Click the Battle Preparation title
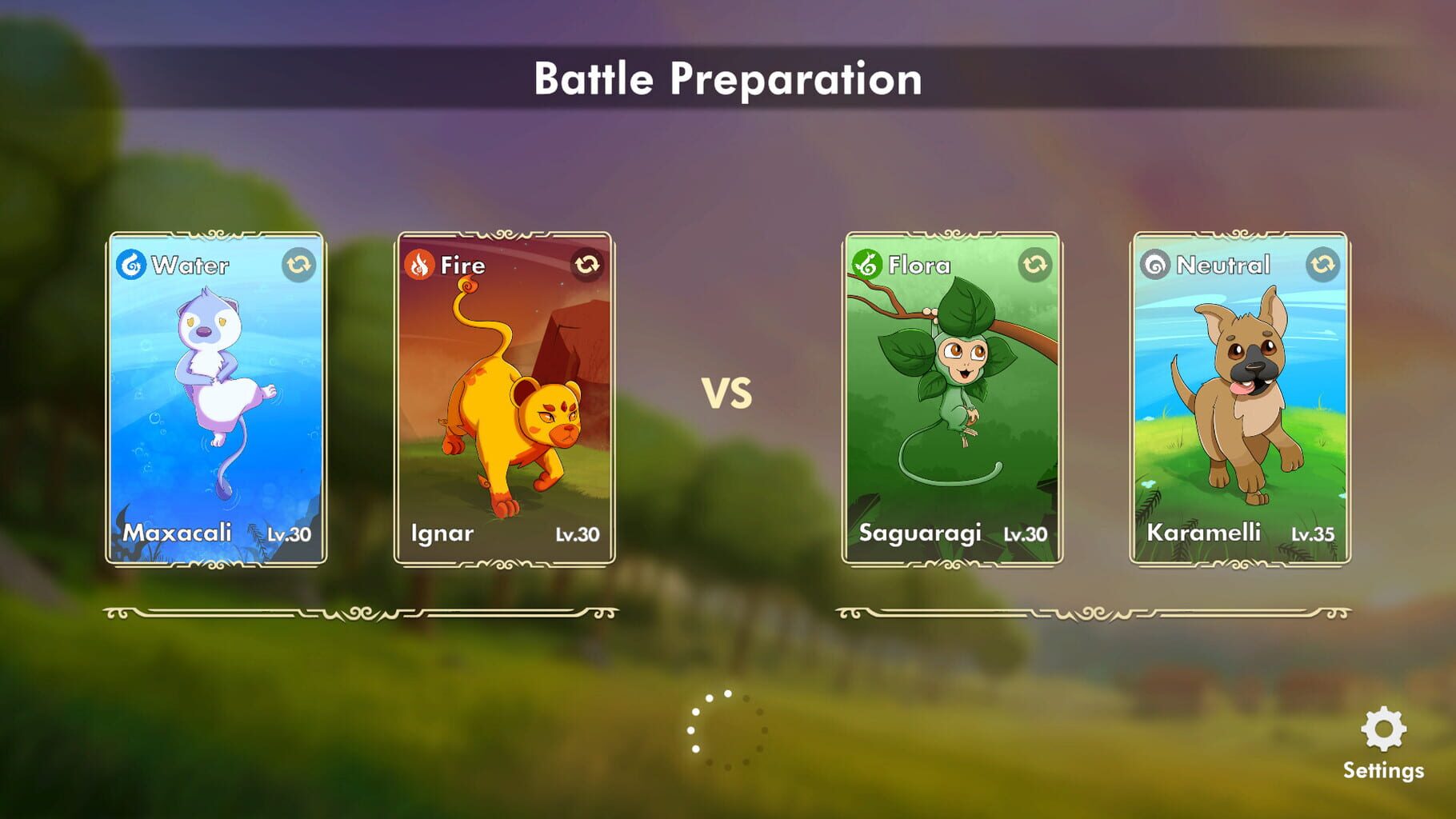Viewport: 1456px width, 819px height. (728, 78)
